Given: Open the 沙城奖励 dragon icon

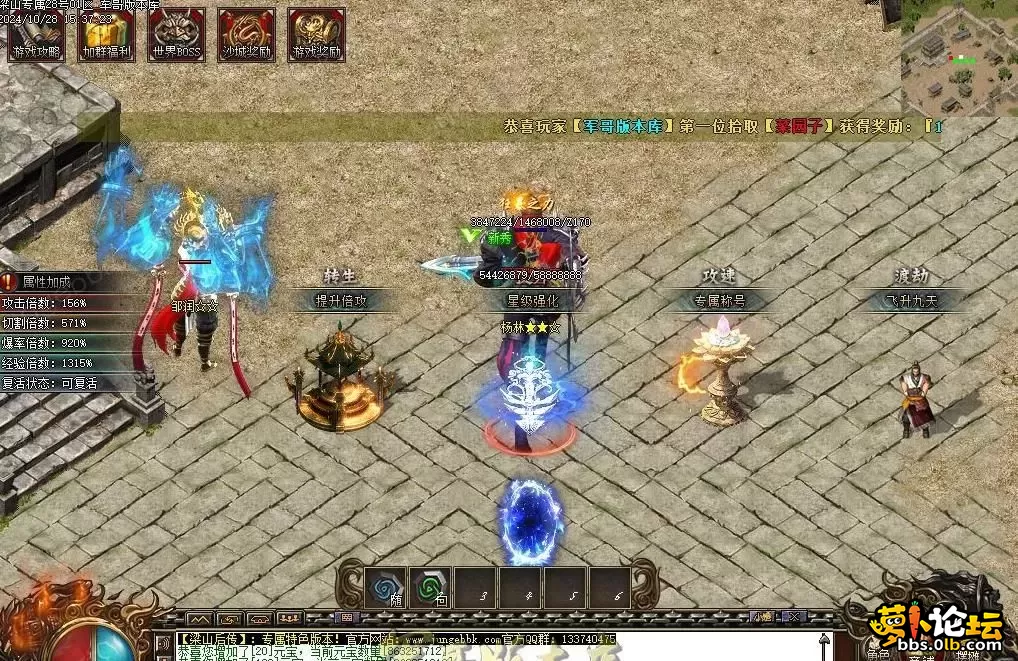Looking at the screenshot, I should tap(247, 35).
